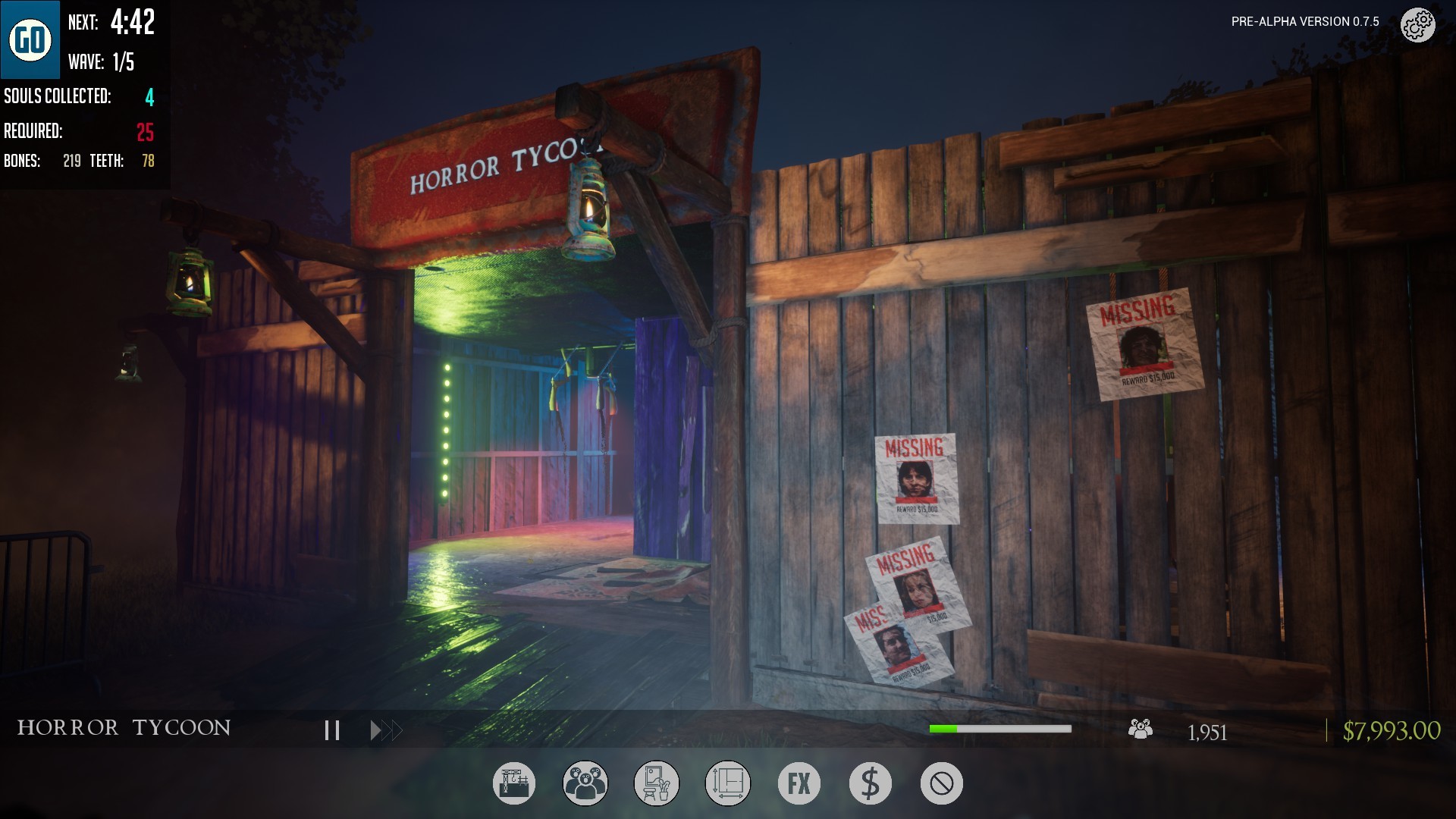Open the finances panel
1456x819 pixels.
pyautogui.click(x=870, y=783)
